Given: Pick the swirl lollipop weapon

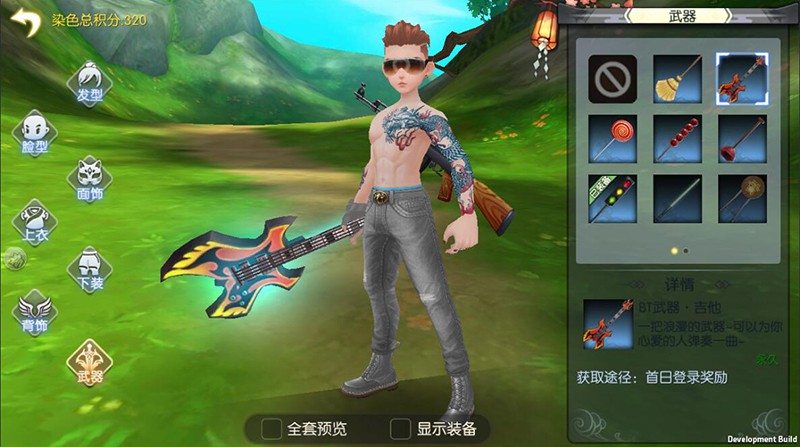Looking at the screenshot, I should coord(613,139).
